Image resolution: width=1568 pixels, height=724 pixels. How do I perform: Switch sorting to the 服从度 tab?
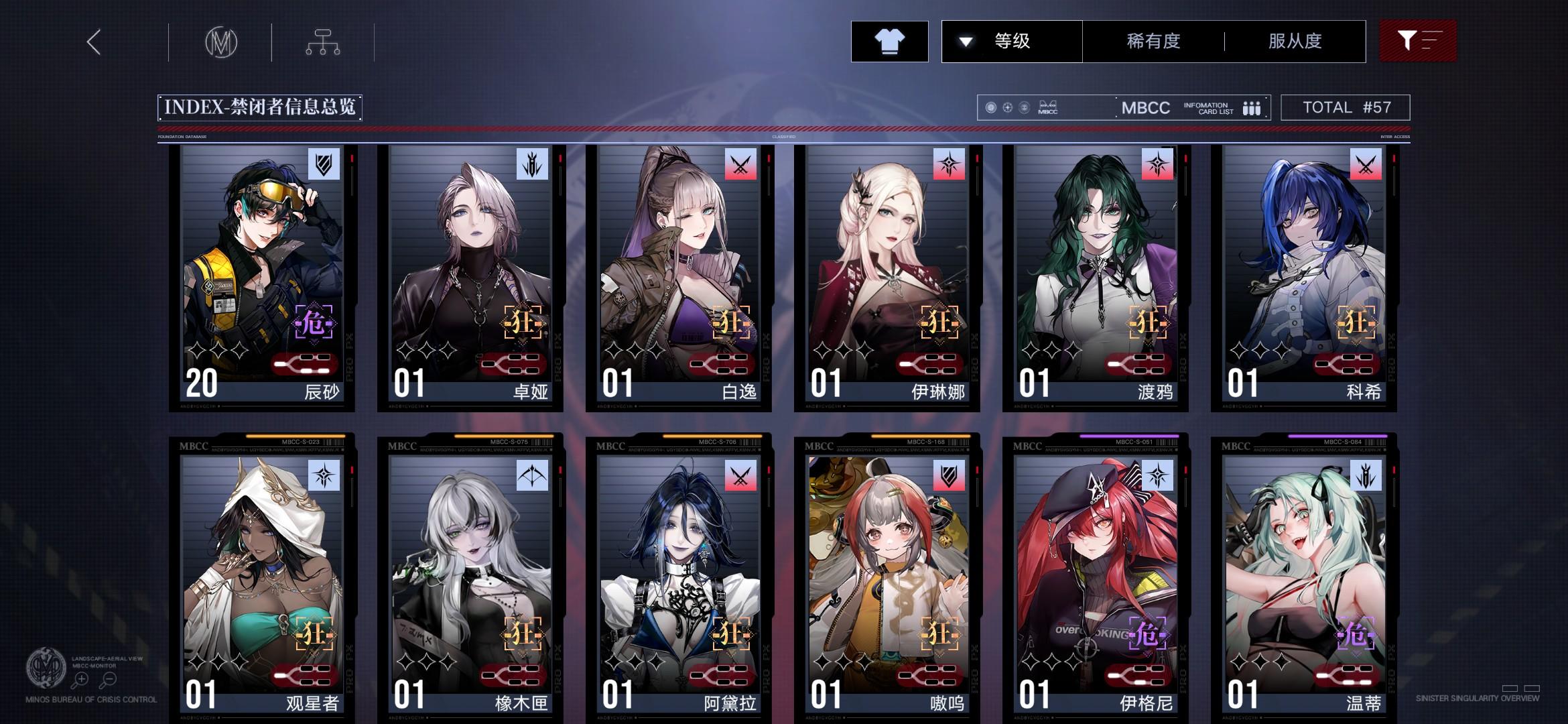(1294, 42)
